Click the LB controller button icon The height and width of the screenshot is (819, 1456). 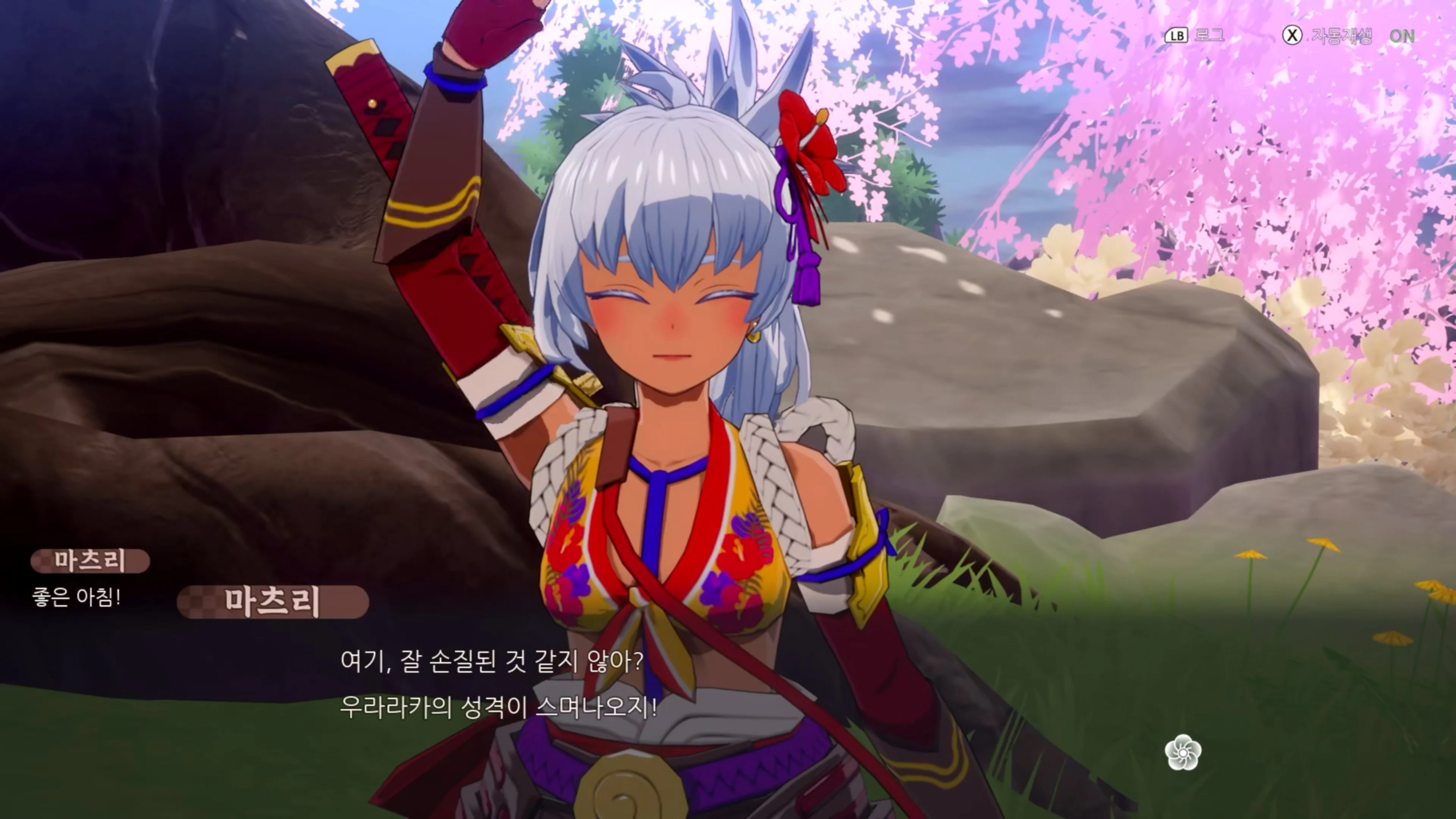tap(1177, 35)
